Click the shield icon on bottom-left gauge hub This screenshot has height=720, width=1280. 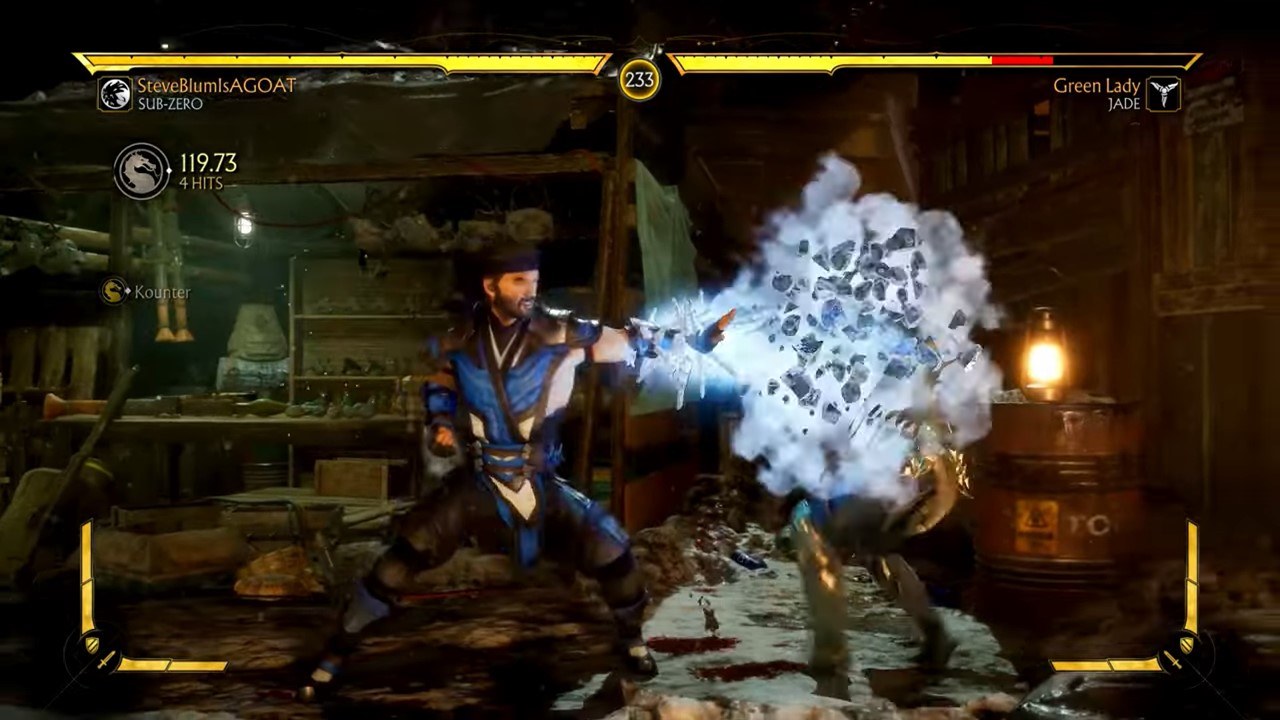(x=93, y=644)
